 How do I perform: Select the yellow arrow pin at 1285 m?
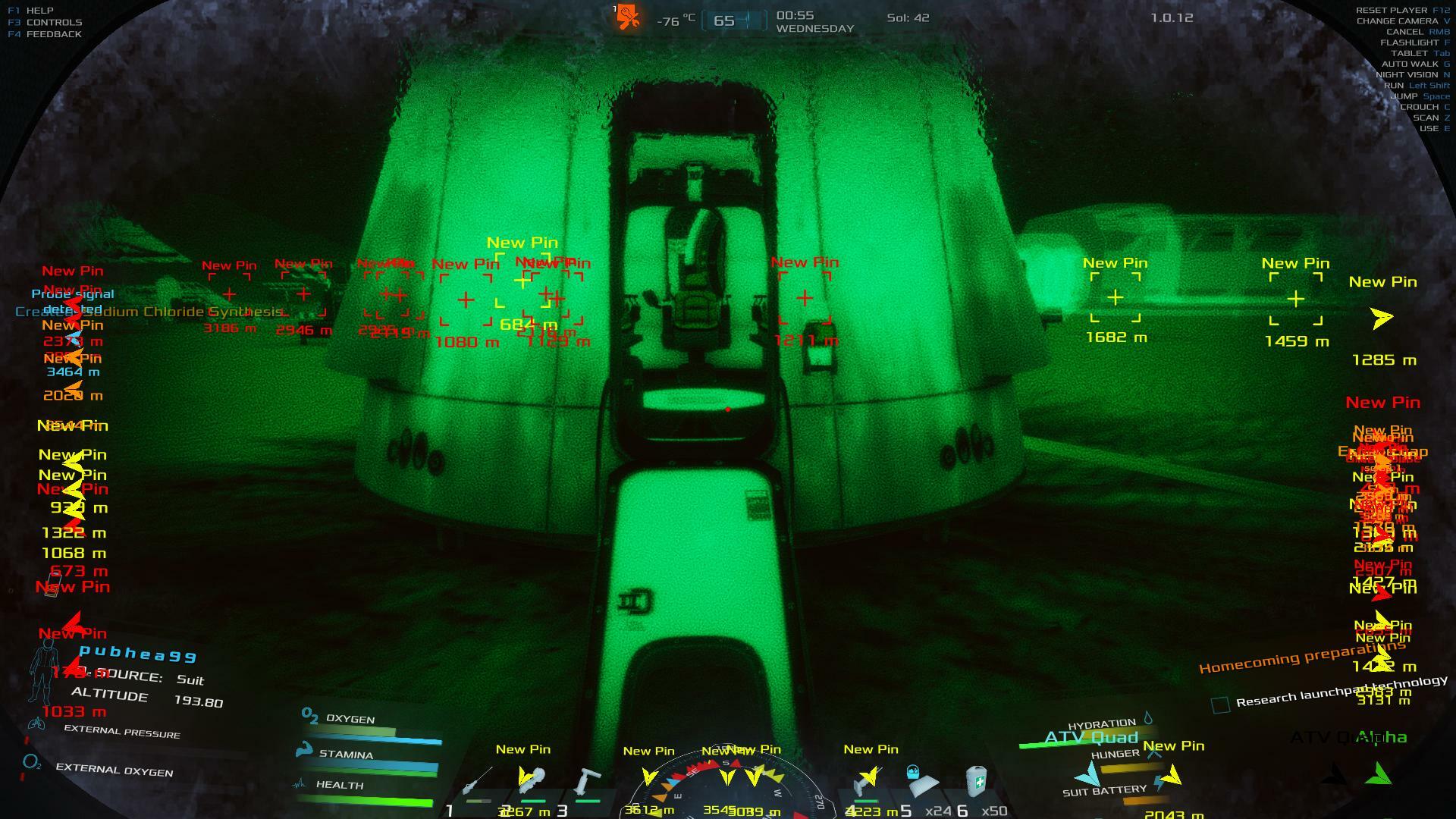click(x=1382, y=318)
